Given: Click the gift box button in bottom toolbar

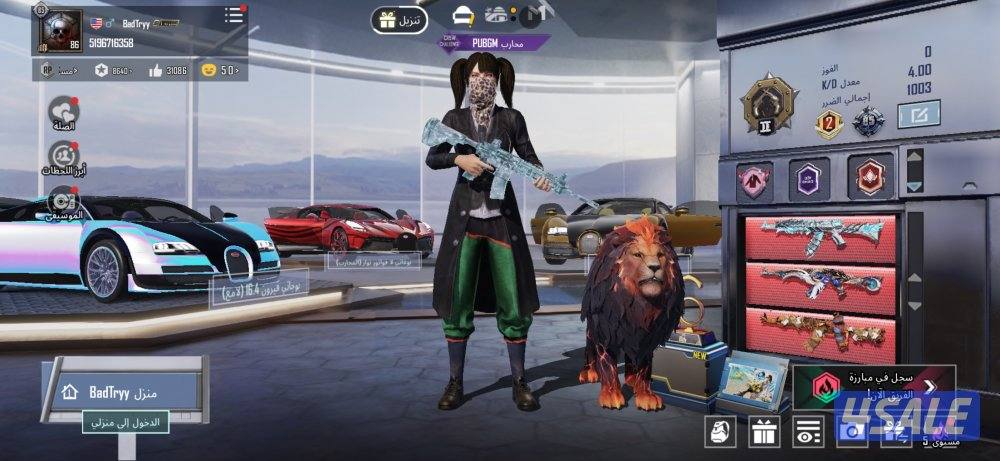Looking at the screenshot, I should [765, 433].
